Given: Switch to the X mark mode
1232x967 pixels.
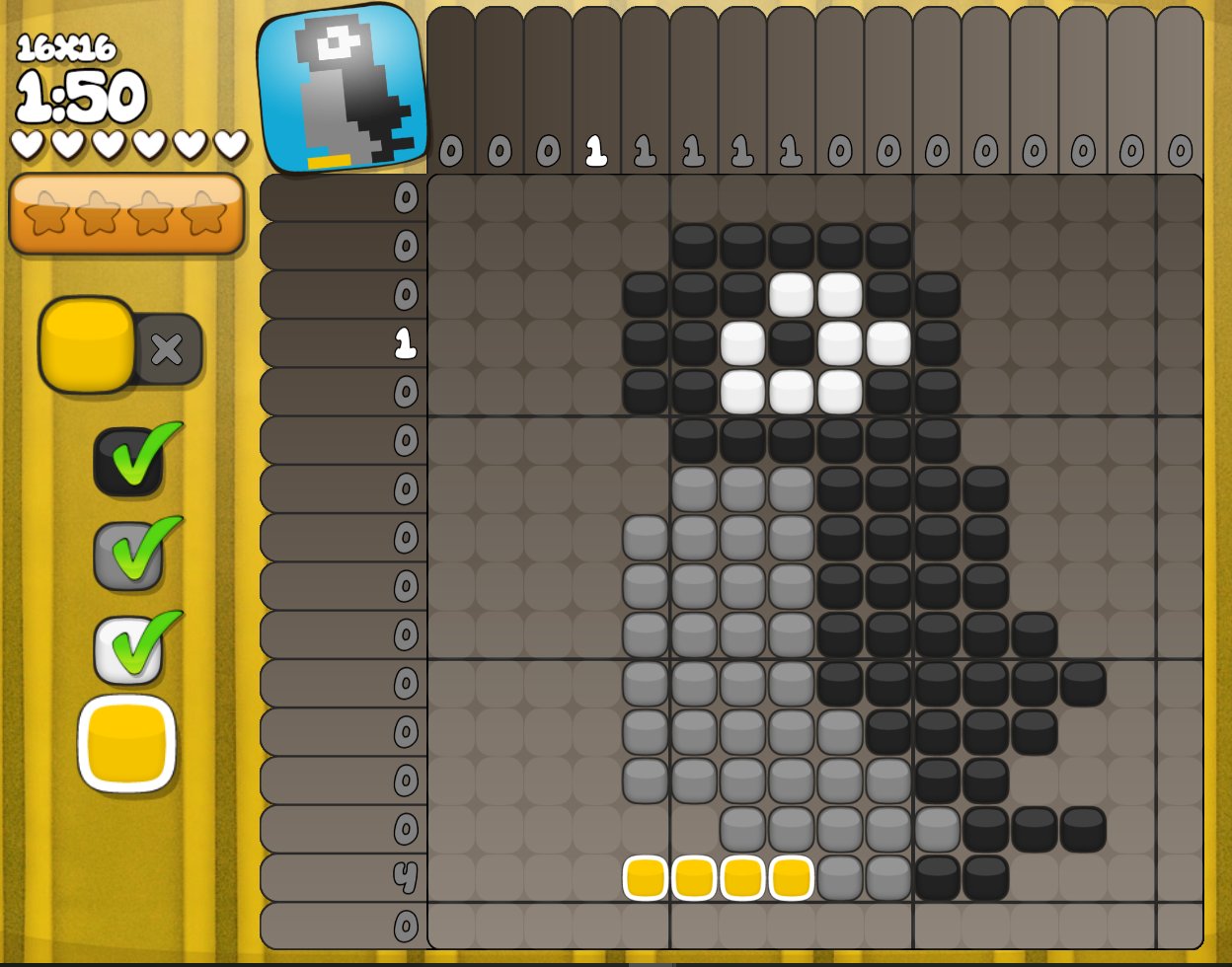Looking at the screenshot, I should 169,348.
